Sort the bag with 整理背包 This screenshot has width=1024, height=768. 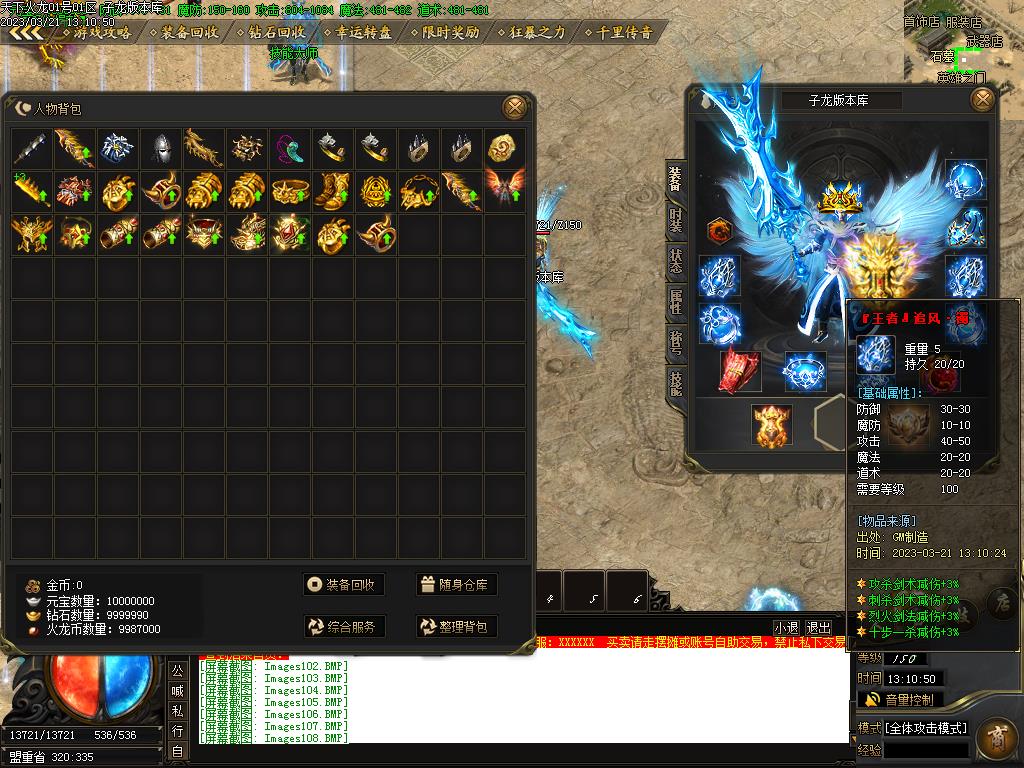coord(457,627)
